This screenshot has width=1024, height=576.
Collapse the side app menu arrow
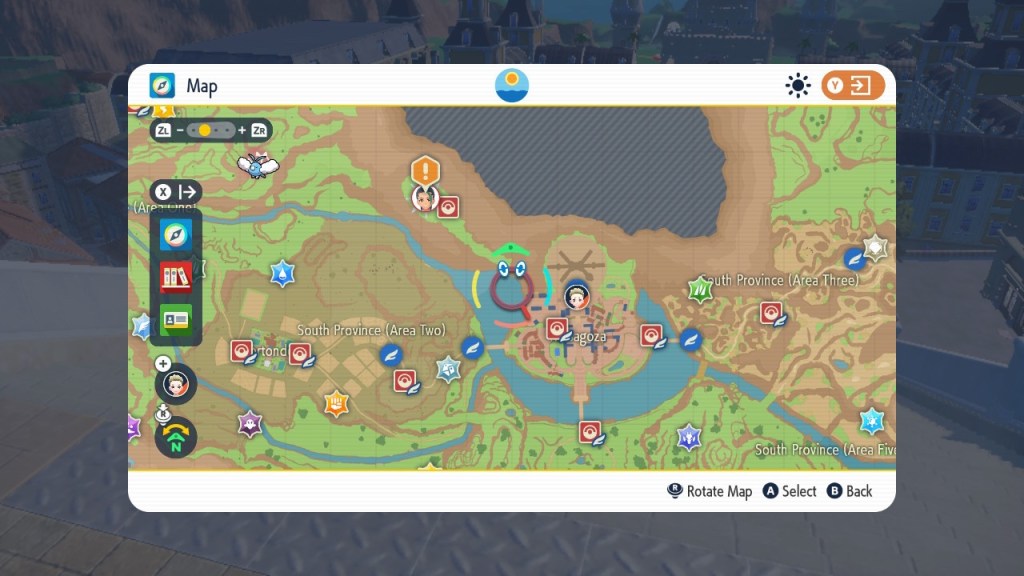tap(176, 192)
